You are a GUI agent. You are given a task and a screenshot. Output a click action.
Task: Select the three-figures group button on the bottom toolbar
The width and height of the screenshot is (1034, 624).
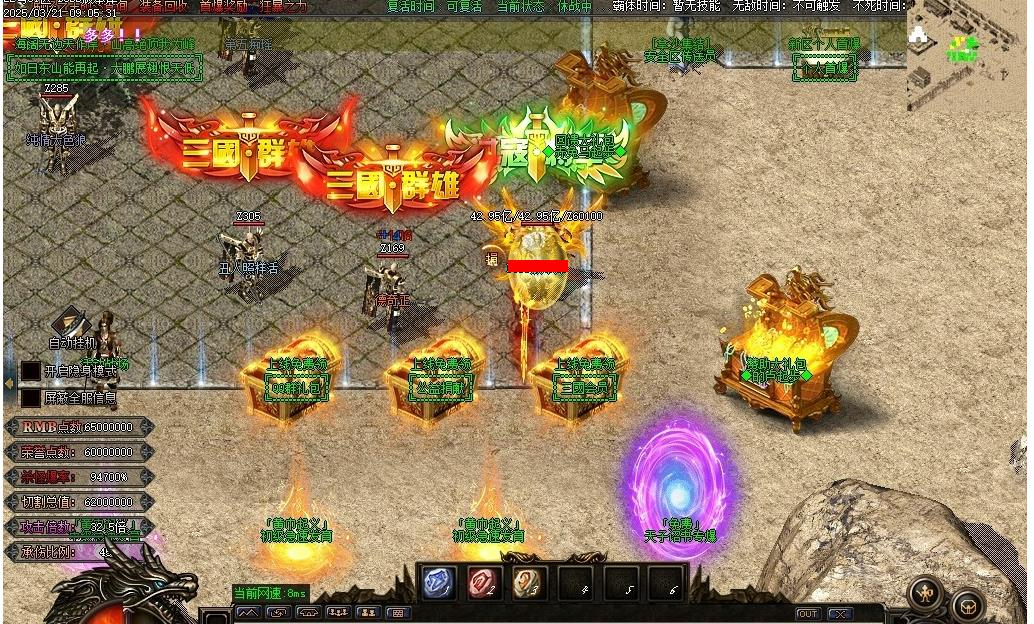[337, 613]
